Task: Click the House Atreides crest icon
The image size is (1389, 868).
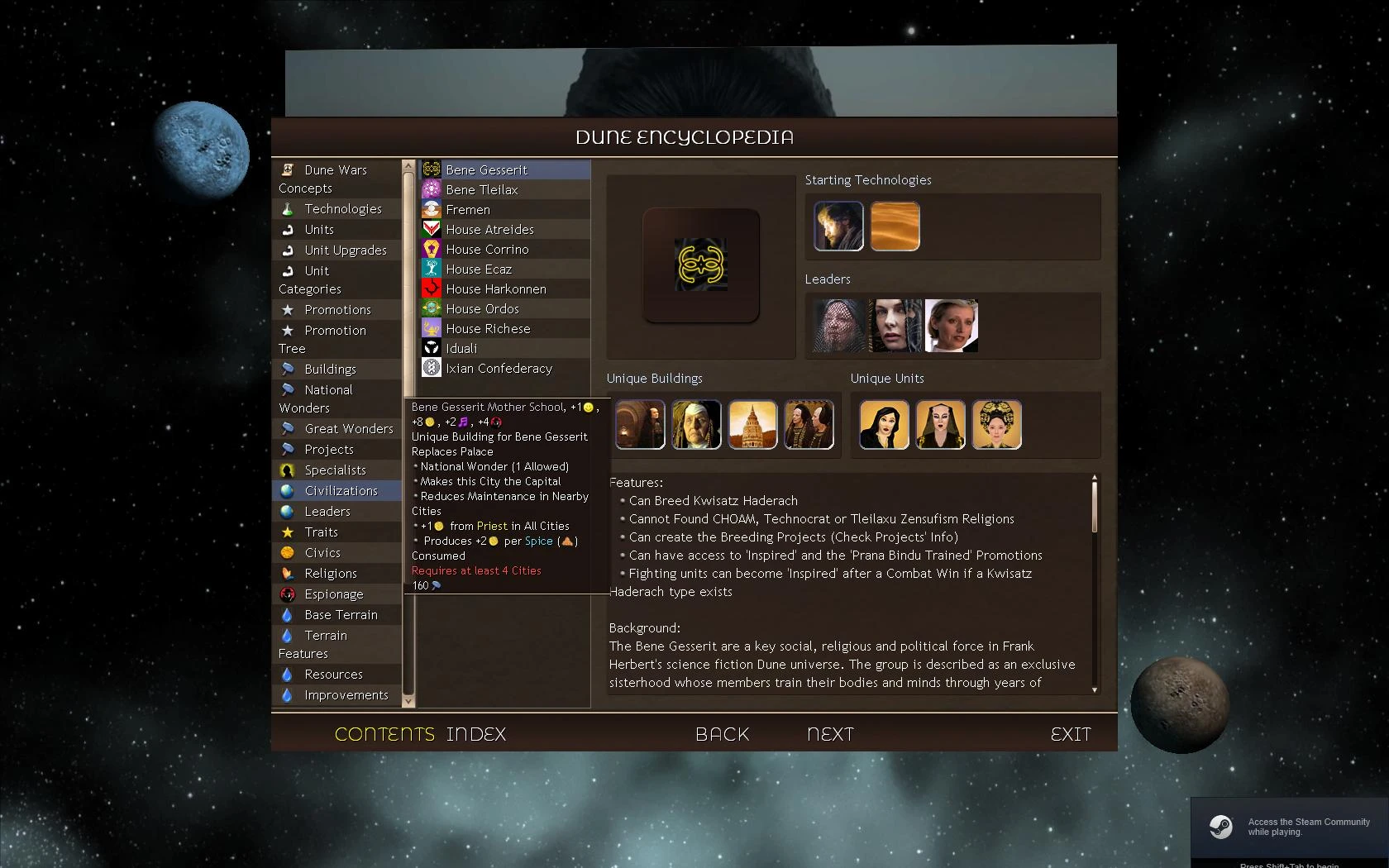Action: pos(431,229)
